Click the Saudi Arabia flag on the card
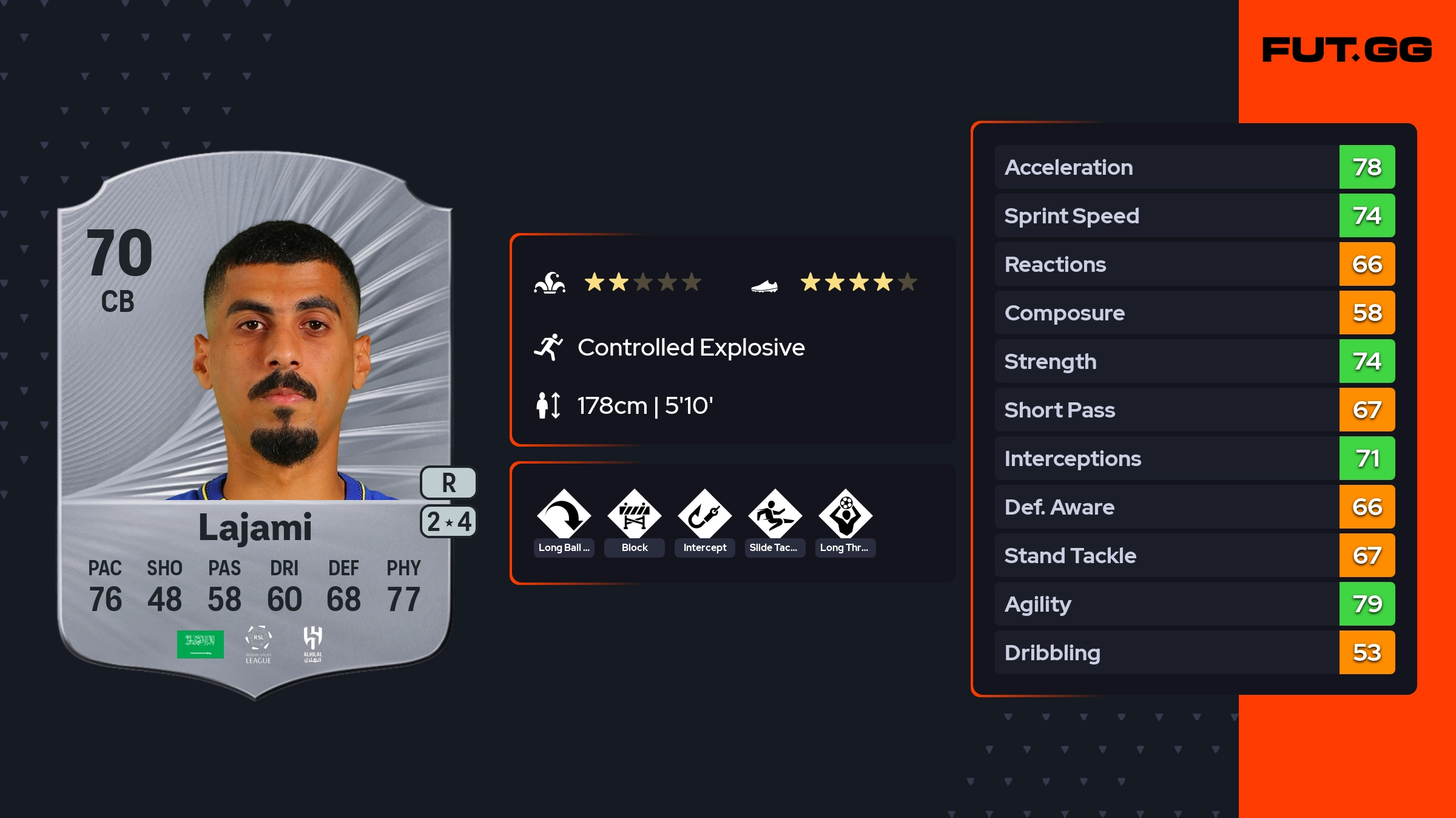The image size is (1456, 818). 200,644
